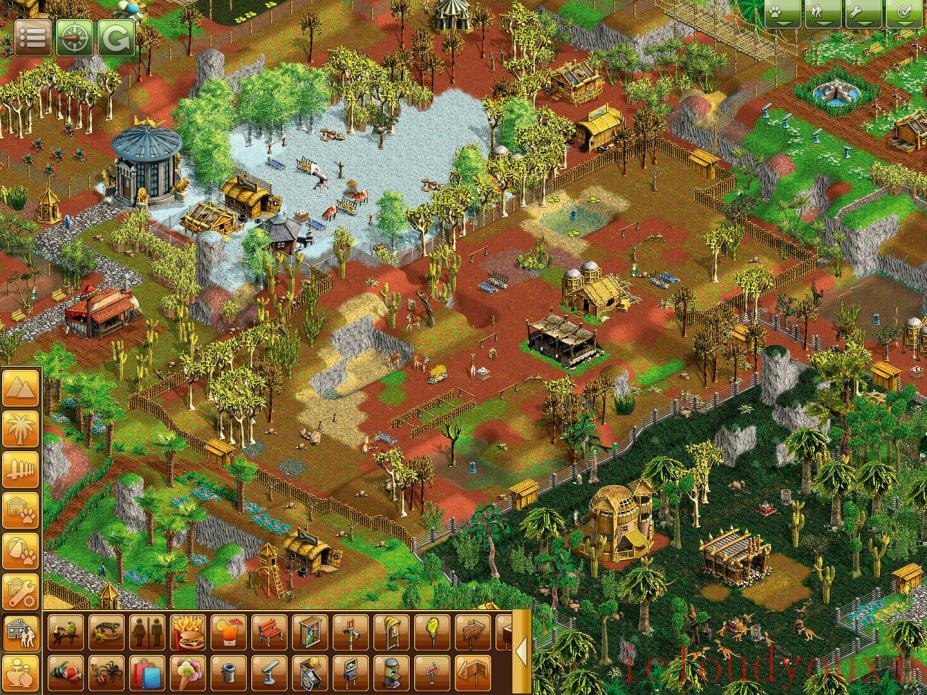Select the orange drink stand item

(229, 631)
